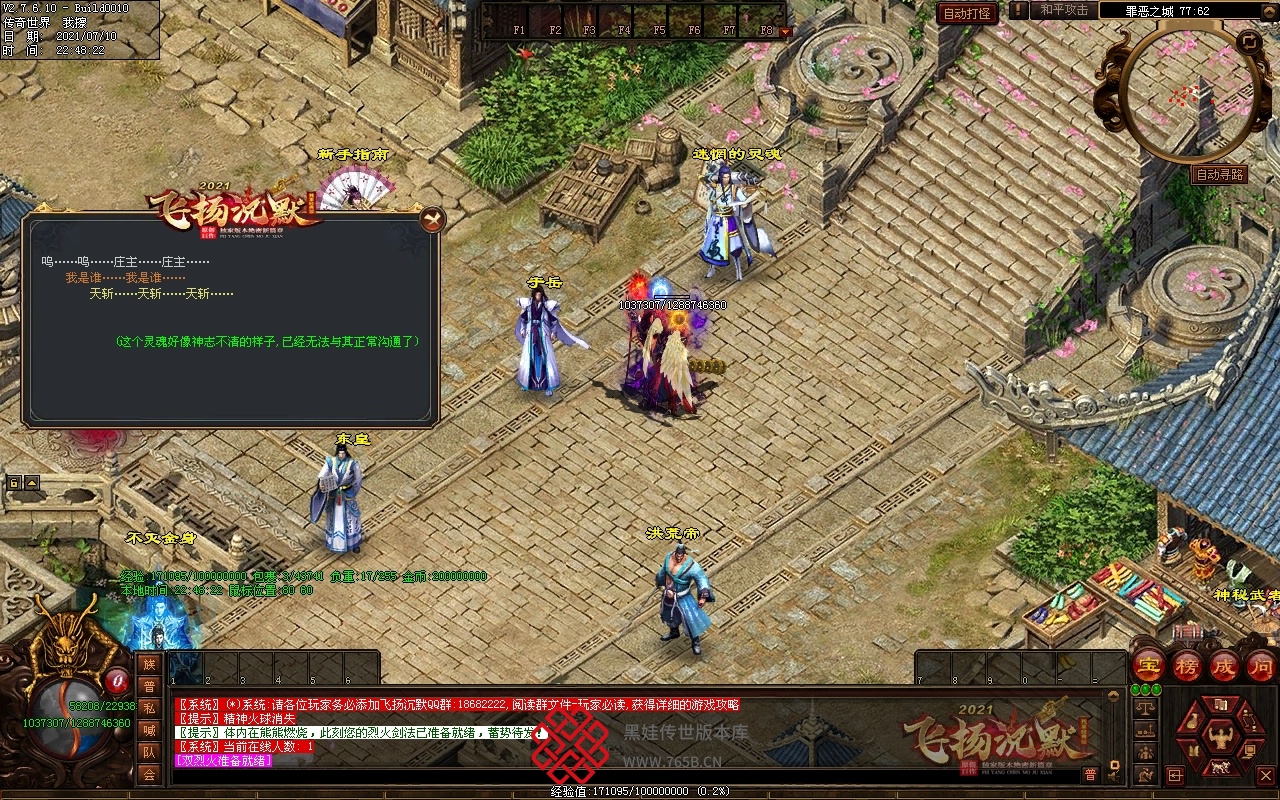The image size is (1280, 800).
Task: Select the 会 guild chat channel
Action: click(149, 774)
